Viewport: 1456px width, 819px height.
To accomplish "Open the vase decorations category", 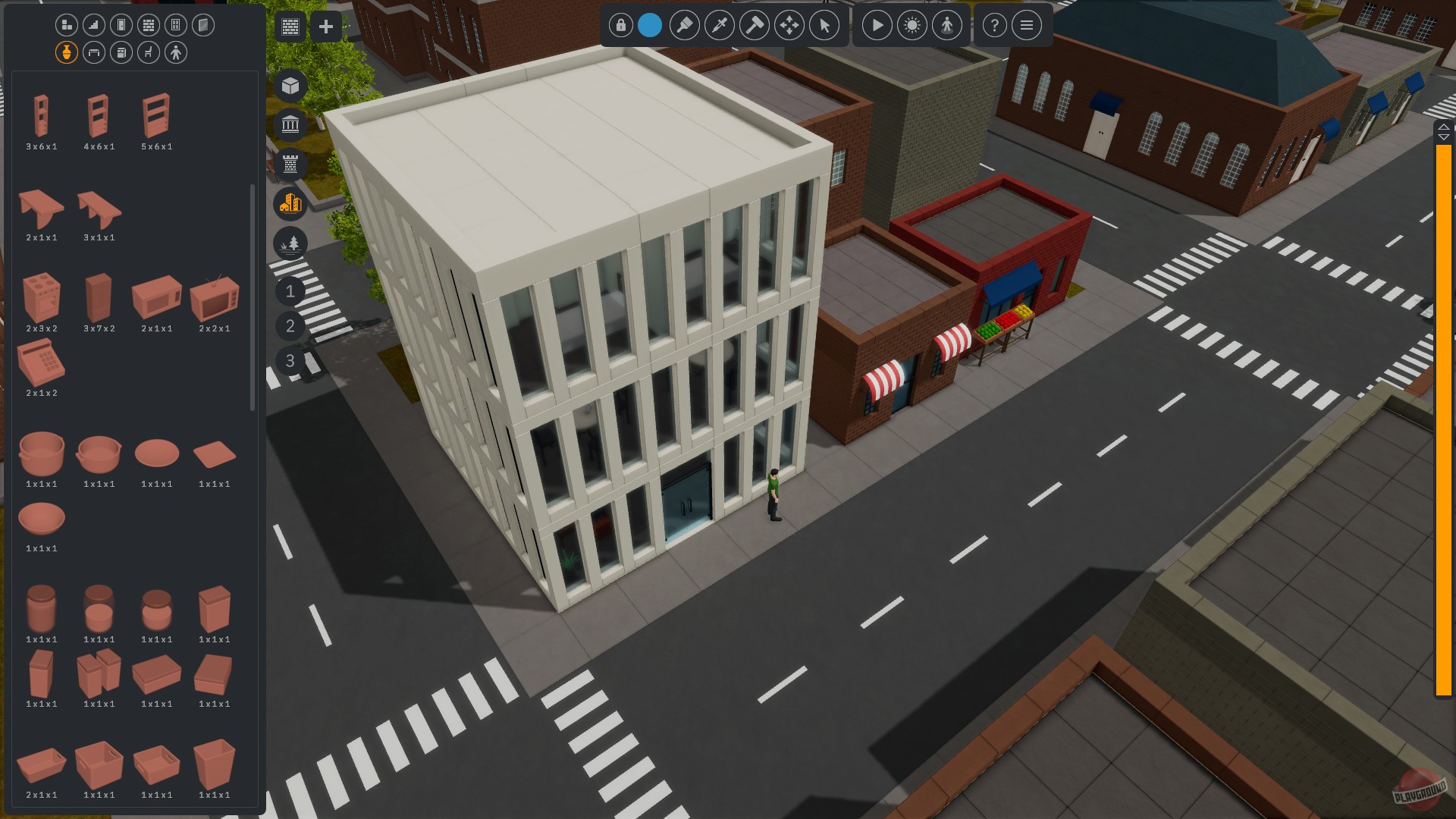I will [x=65, y=52].
